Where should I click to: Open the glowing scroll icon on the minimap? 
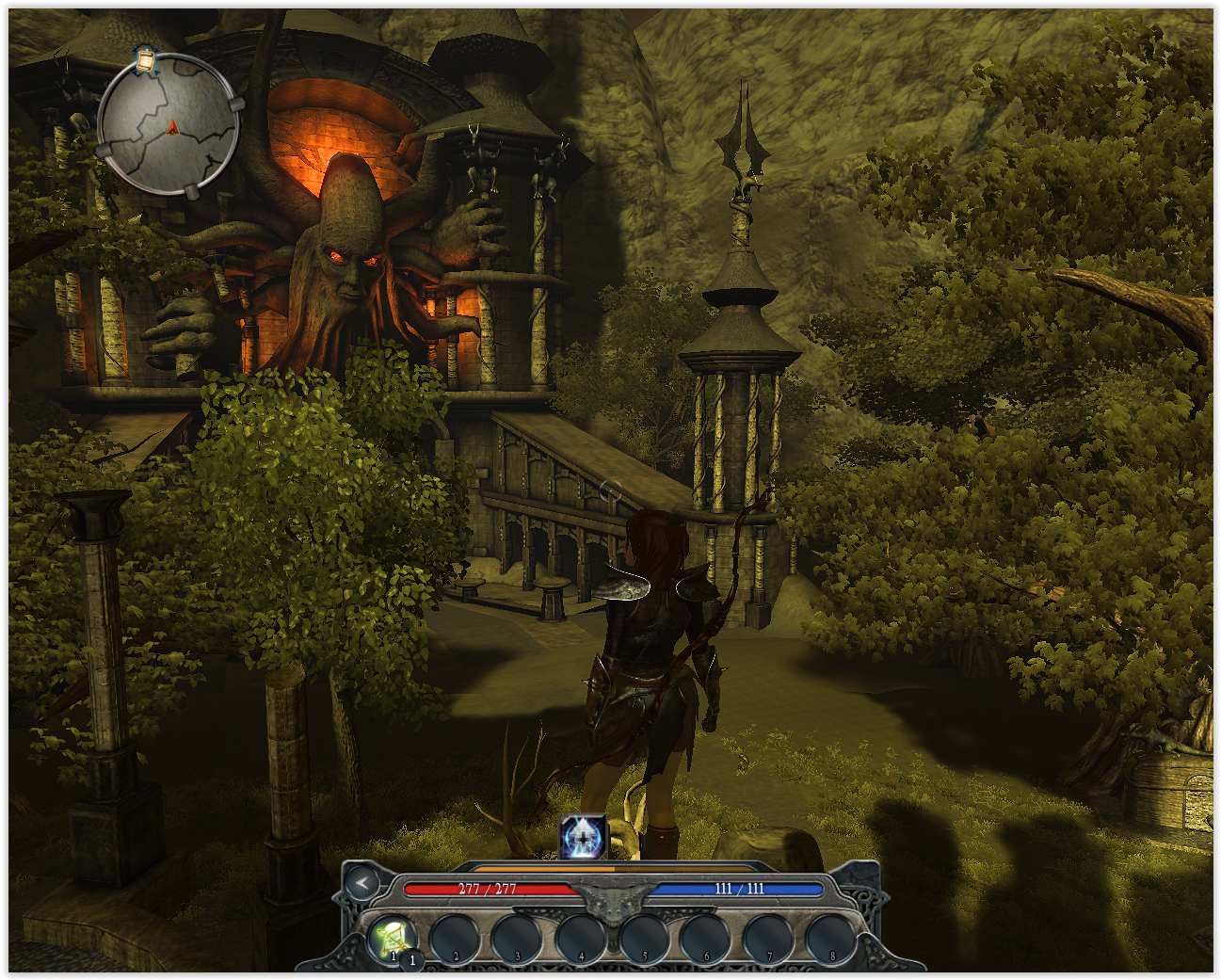coord(146,59)
